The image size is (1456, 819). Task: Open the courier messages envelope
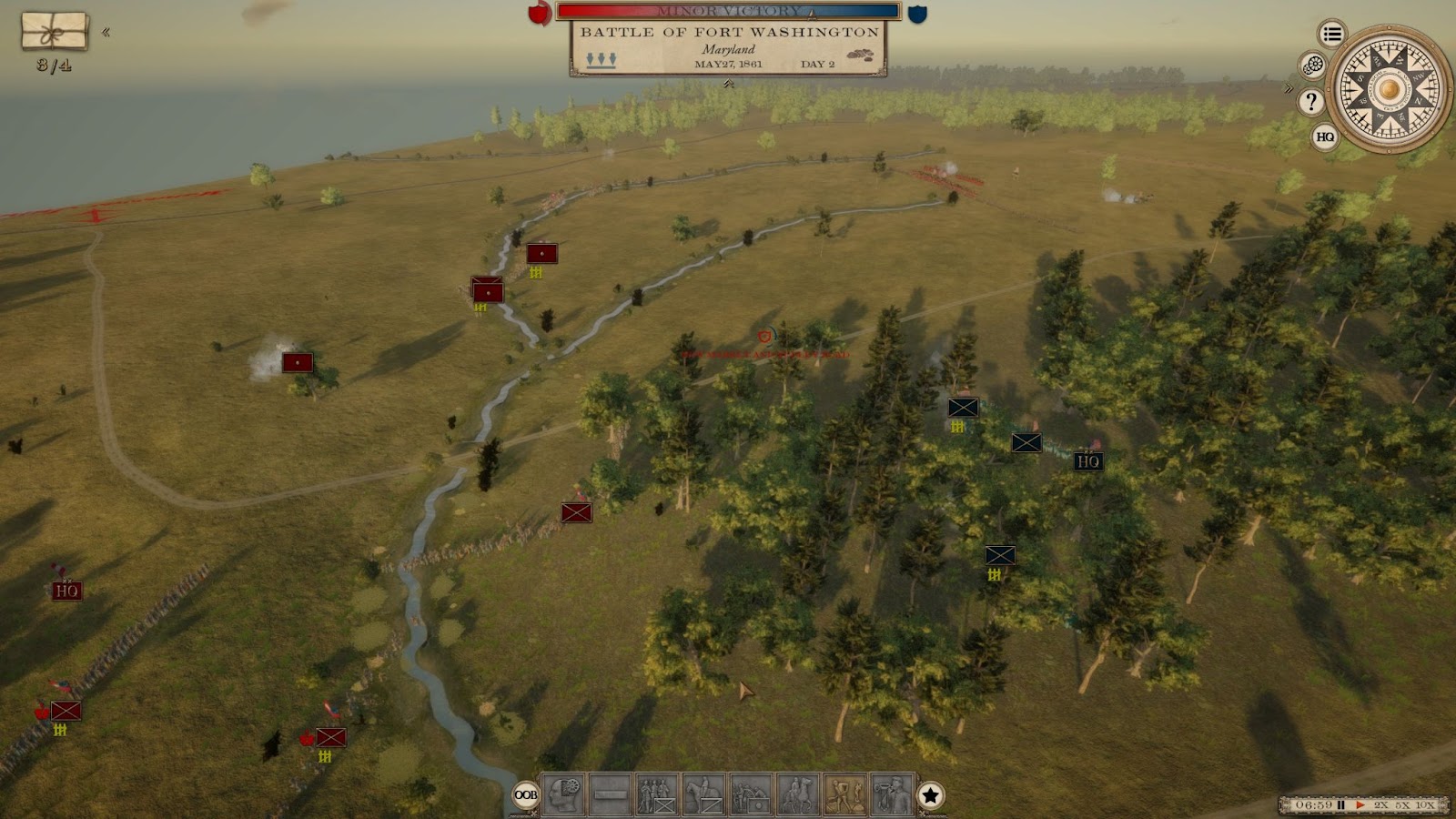pos(55,31)
